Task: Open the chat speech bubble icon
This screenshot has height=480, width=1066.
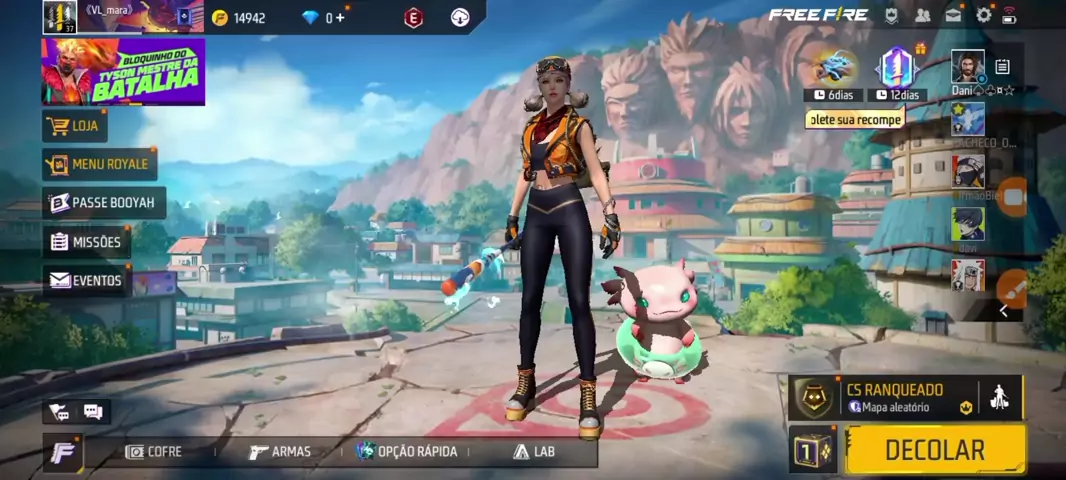Action: click(x=93, y=412)
